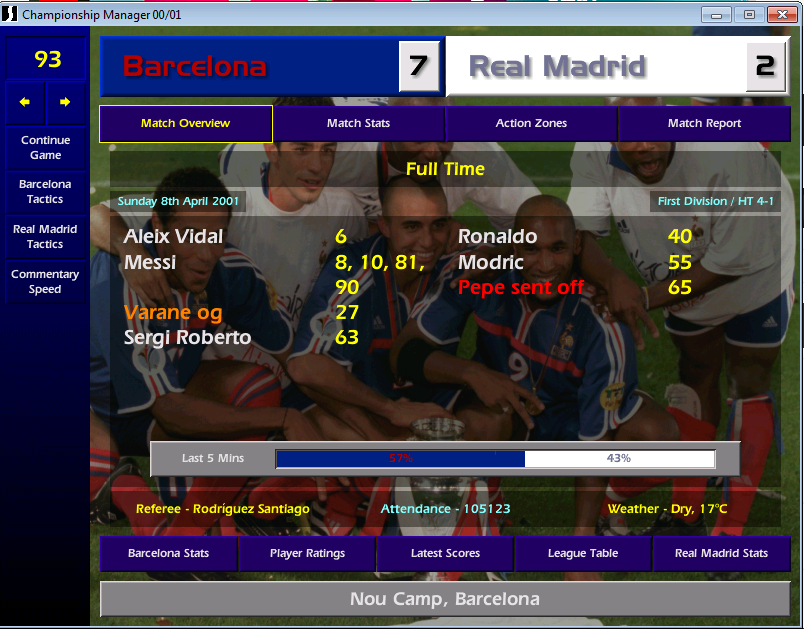The image size is (804, 629).
Task: Open Barcelona Tactics
Action: click(45, 192)
